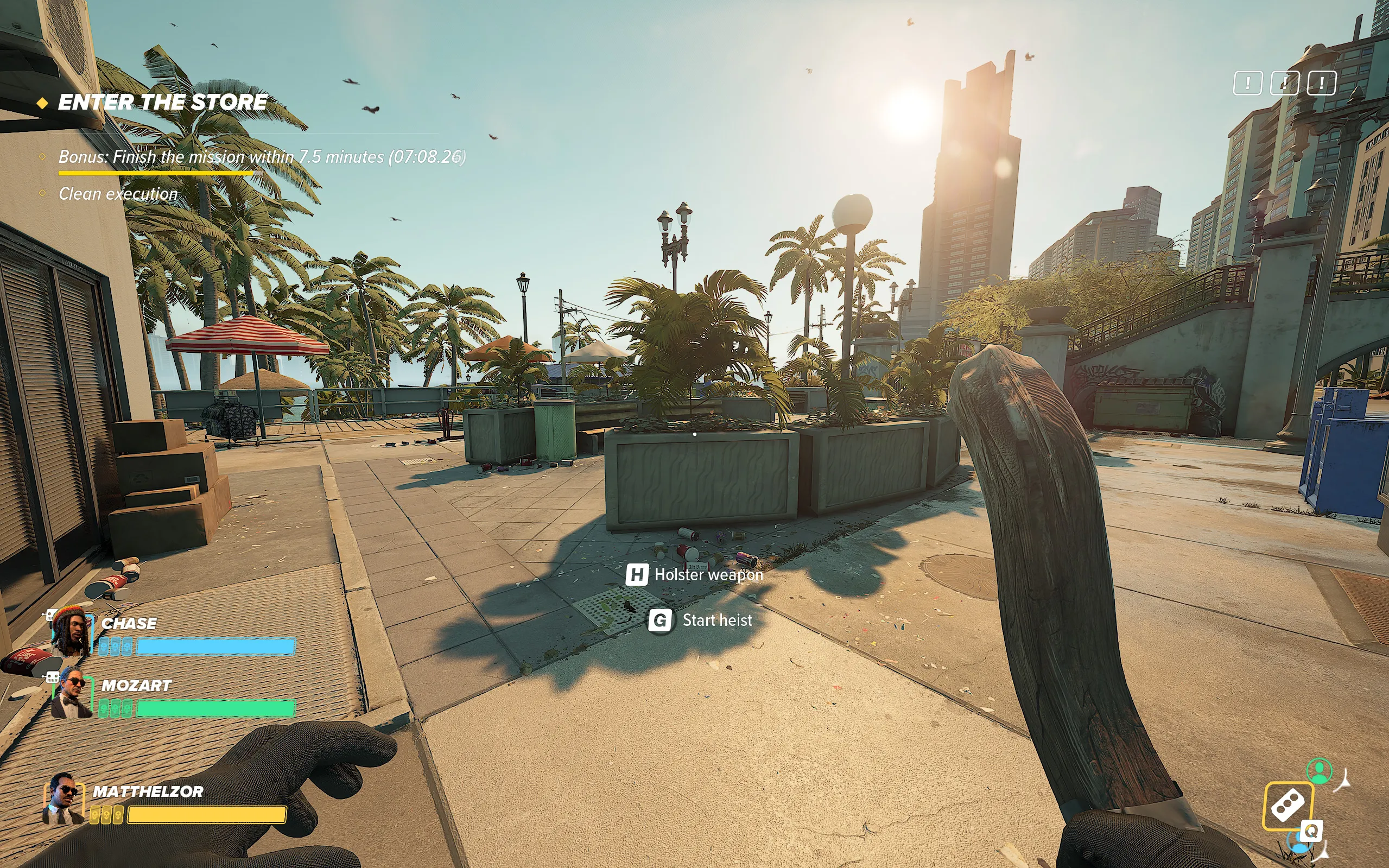Click Mozart's crew portrait

tap(72, 692)
